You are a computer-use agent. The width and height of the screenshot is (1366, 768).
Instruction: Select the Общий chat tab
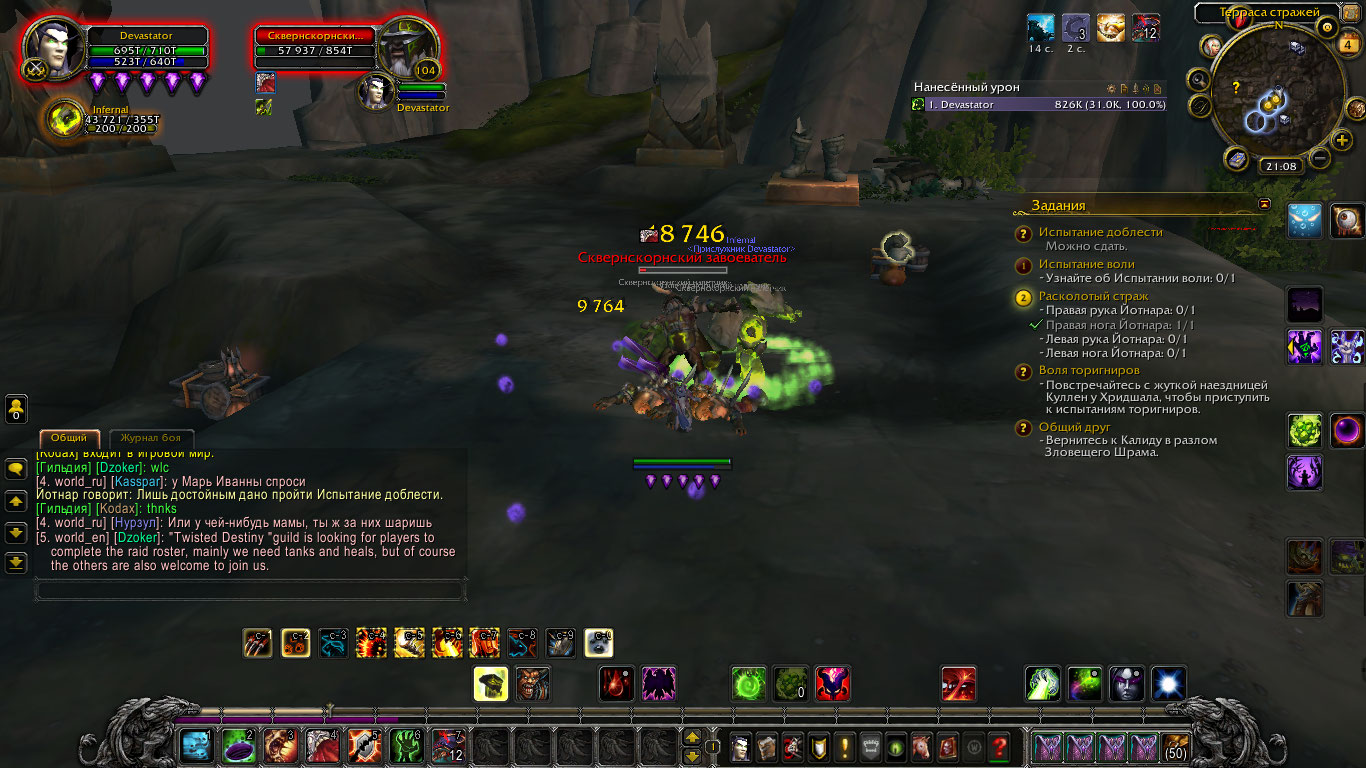[69, 438]
